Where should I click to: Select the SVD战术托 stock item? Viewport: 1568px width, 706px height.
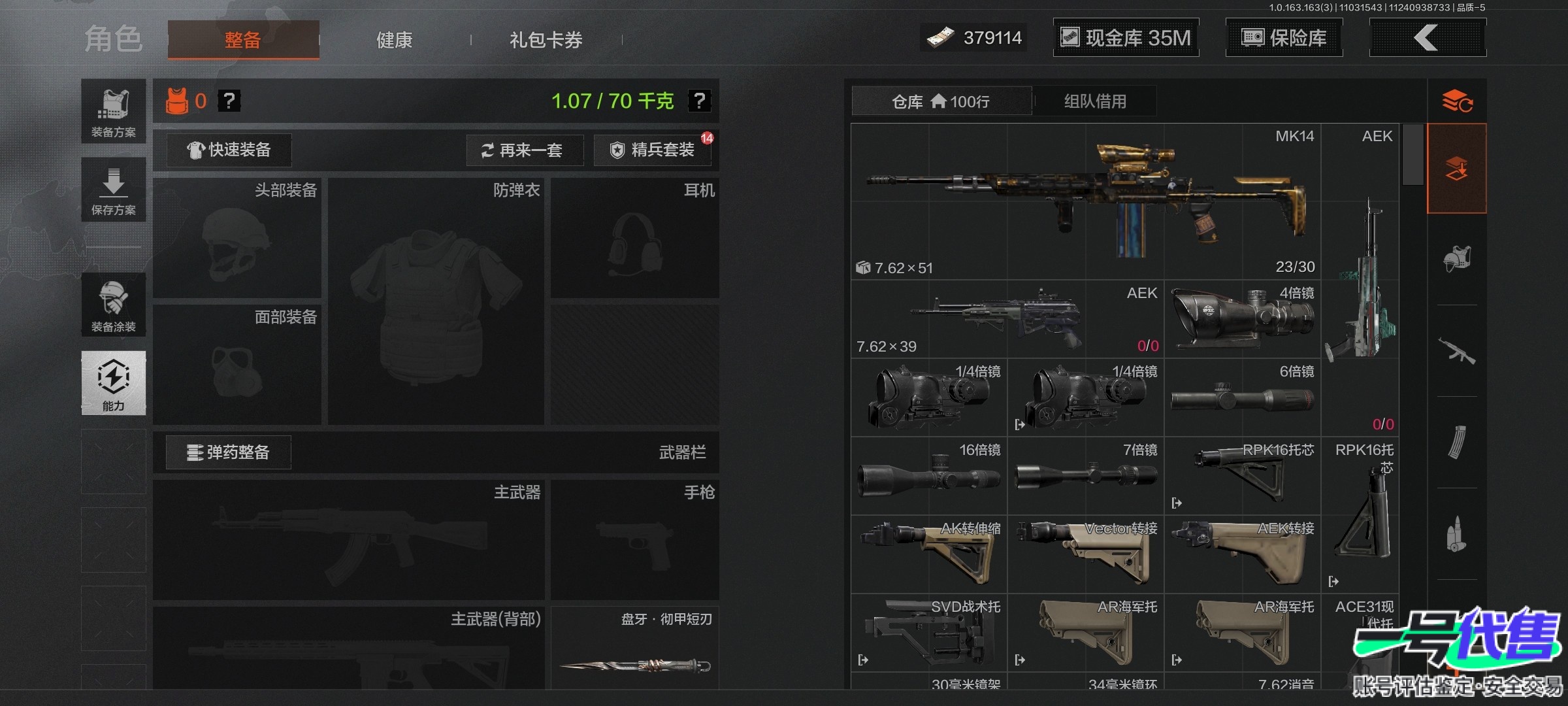pyautogui.click(x=928, y=633)
